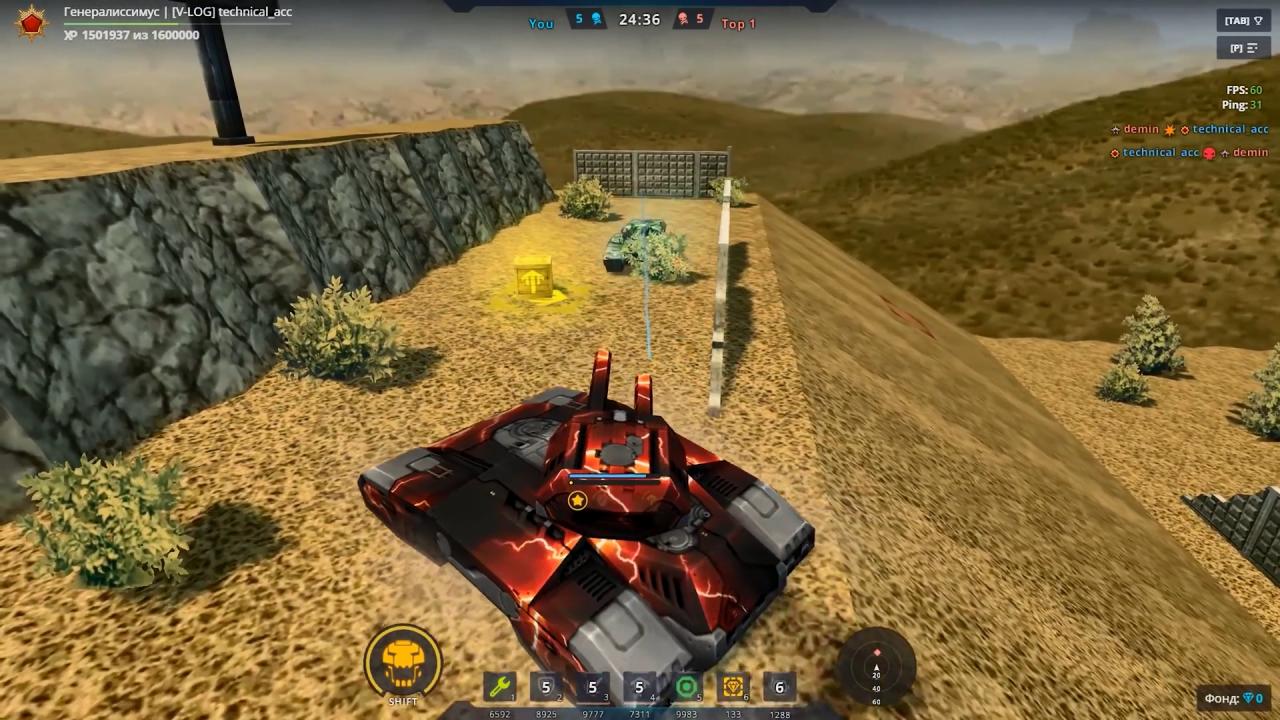1280x720 pixels.
Task: Click the Generalissimus rank badge
Action: click(x=31, y=21)
